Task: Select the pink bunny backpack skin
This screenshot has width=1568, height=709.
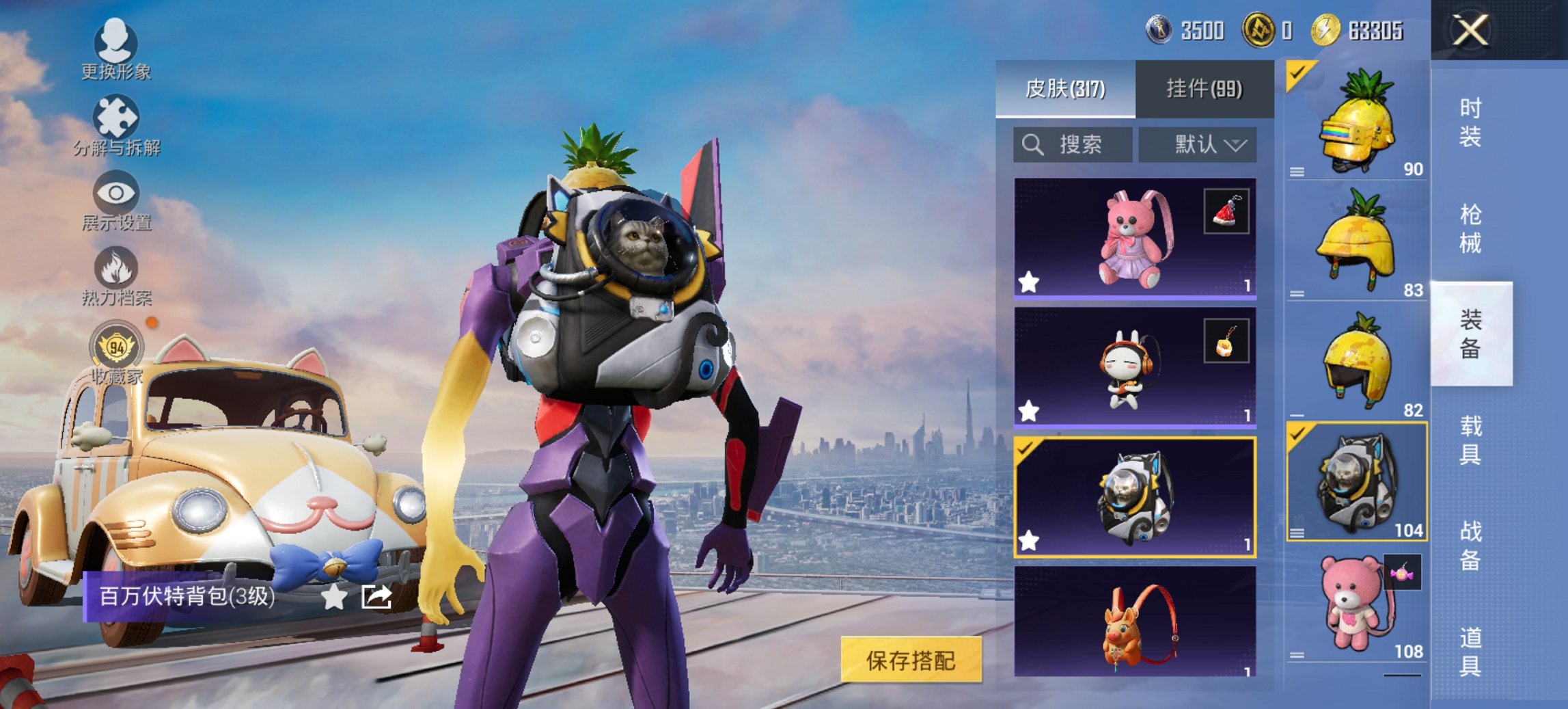Action: (x=1134, y=238)
